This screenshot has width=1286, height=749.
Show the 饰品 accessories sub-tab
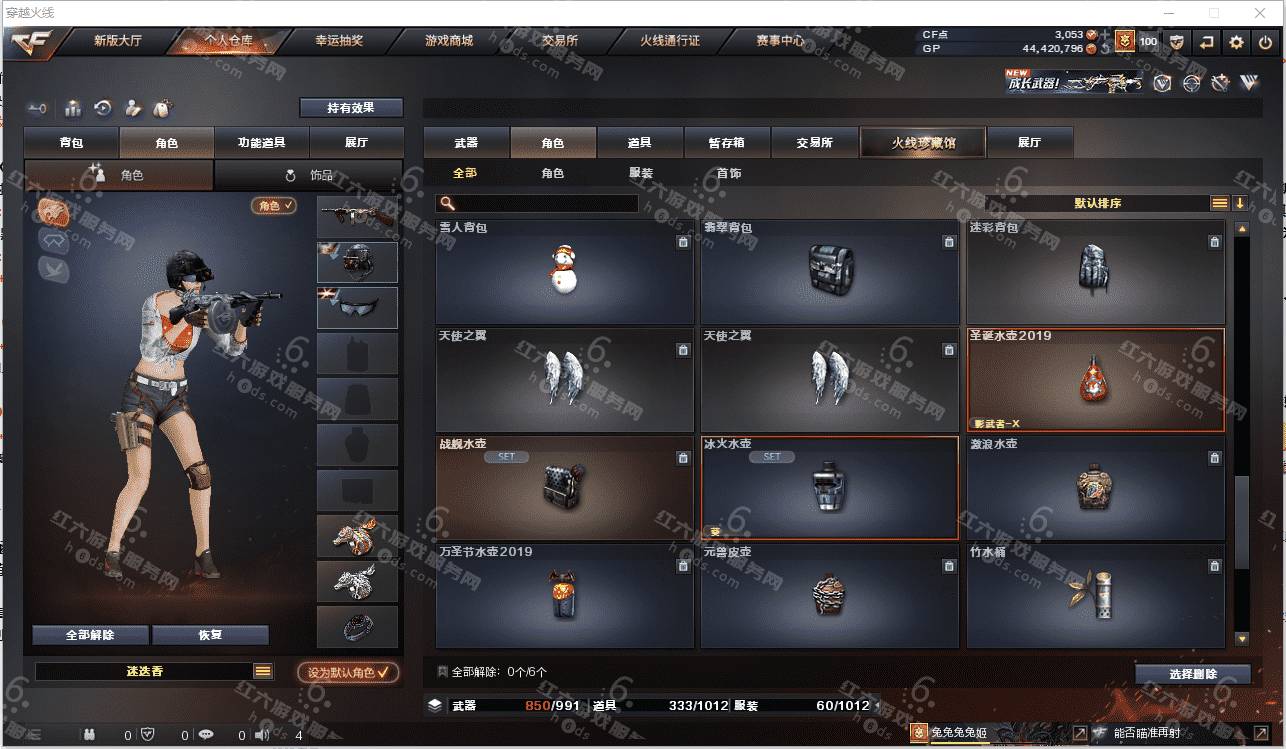[x=309, y=175]
